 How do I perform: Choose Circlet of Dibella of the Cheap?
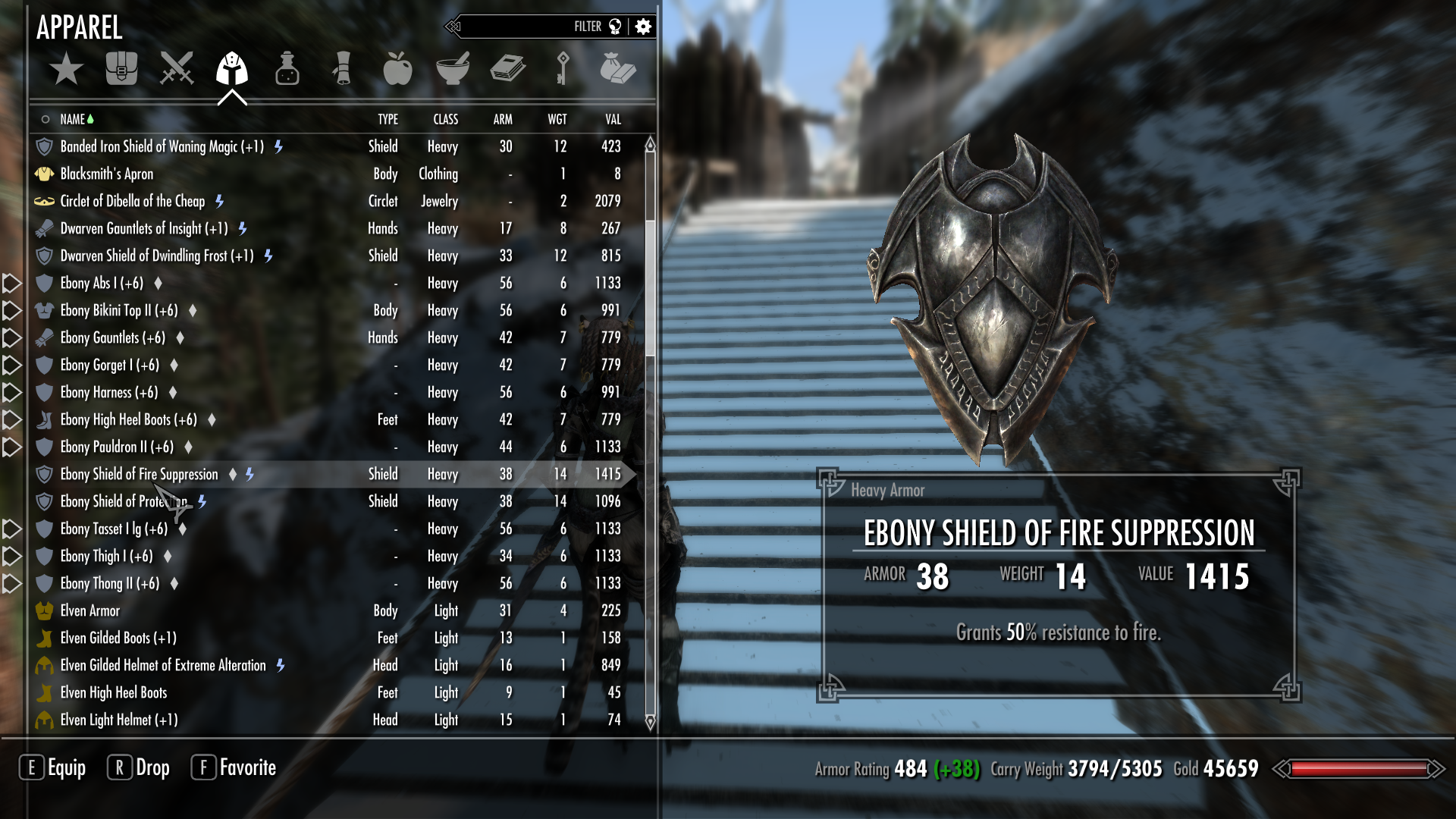point(133,201)
